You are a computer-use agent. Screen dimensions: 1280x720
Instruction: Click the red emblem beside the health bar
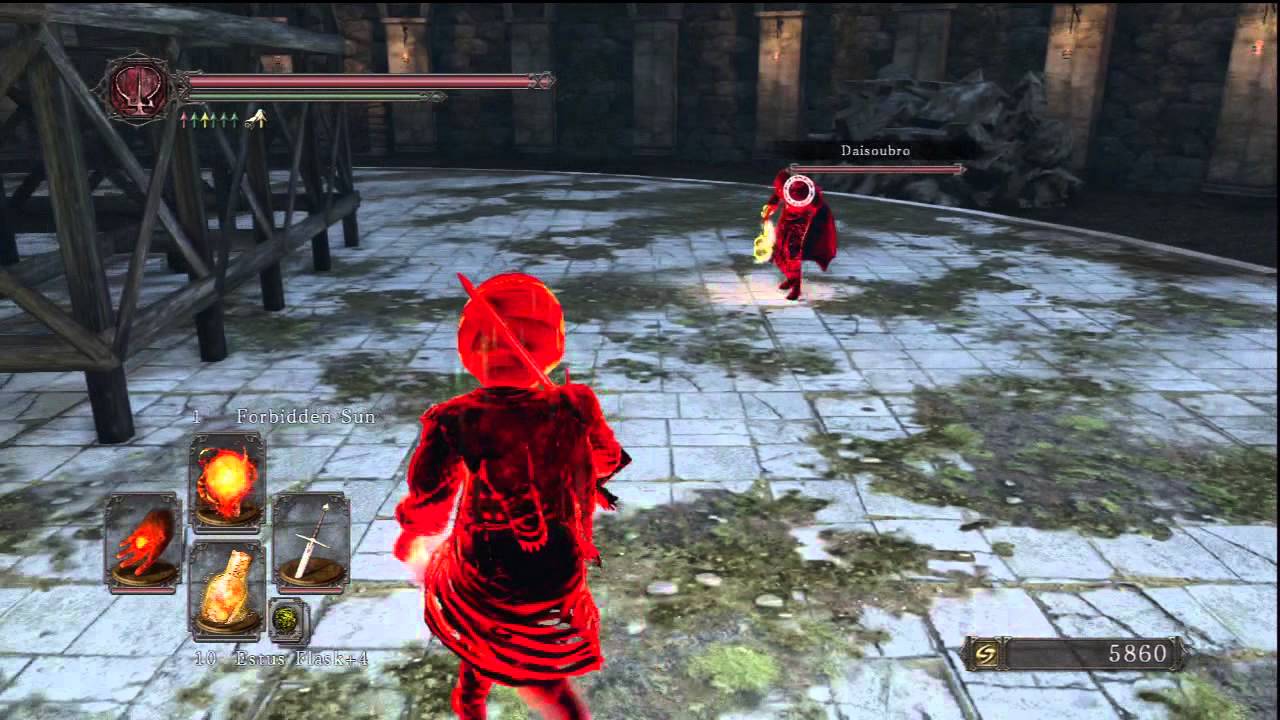pos(139,89)
